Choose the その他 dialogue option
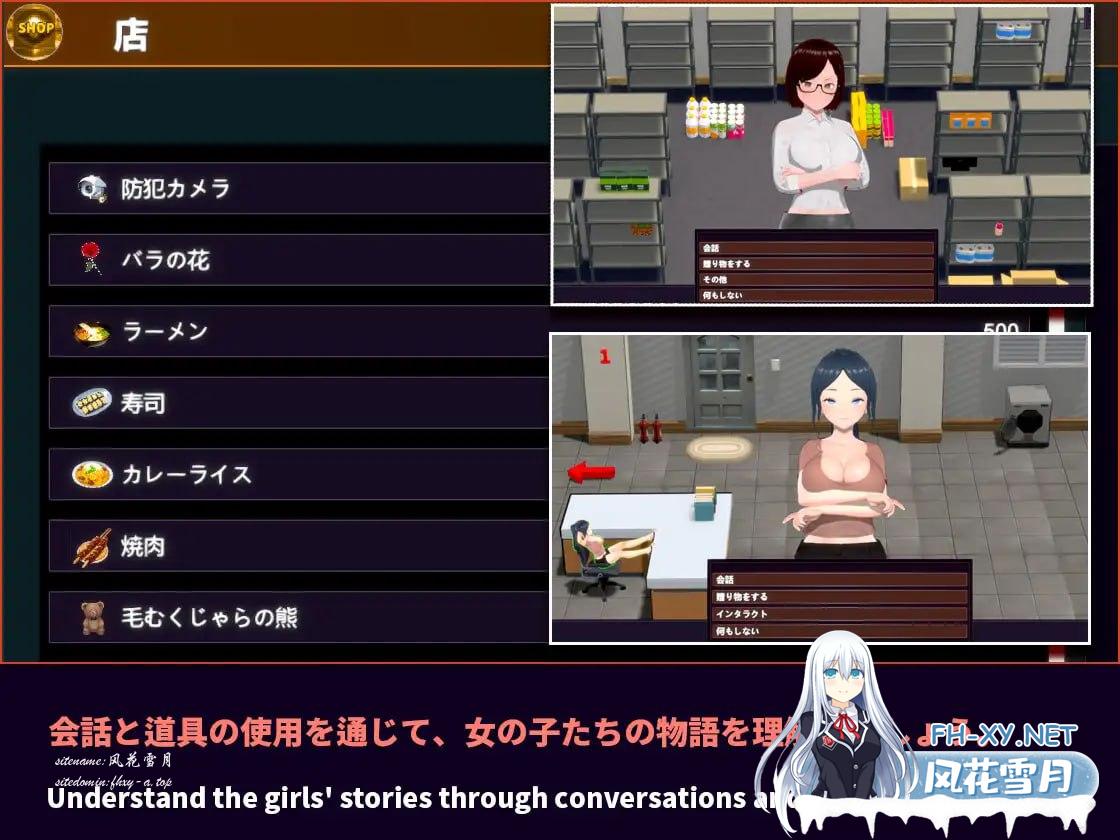Screen dimensions: 1120x840 [816, 280]
